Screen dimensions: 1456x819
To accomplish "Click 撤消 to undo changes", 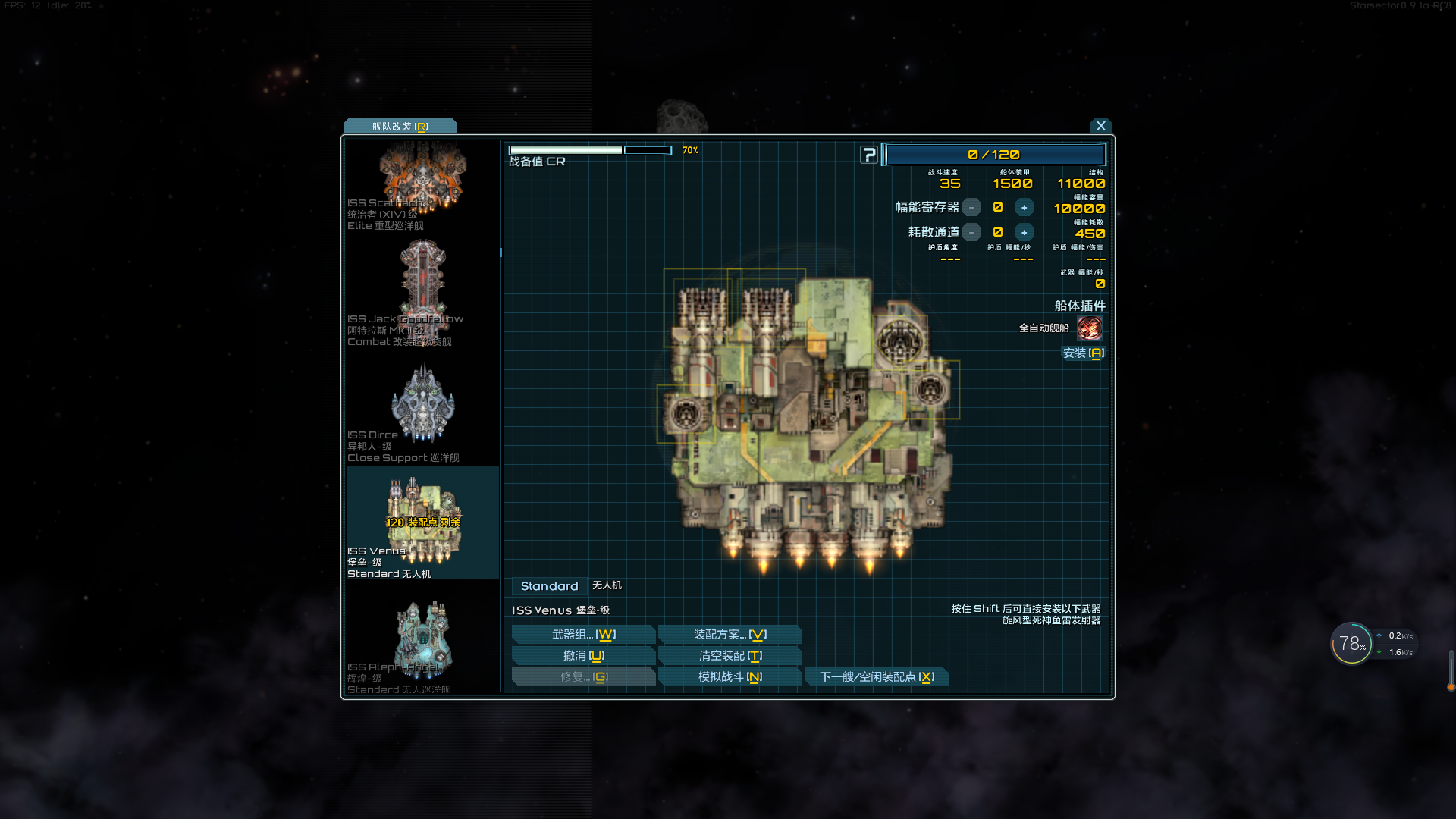I will [x=583, y=656].
